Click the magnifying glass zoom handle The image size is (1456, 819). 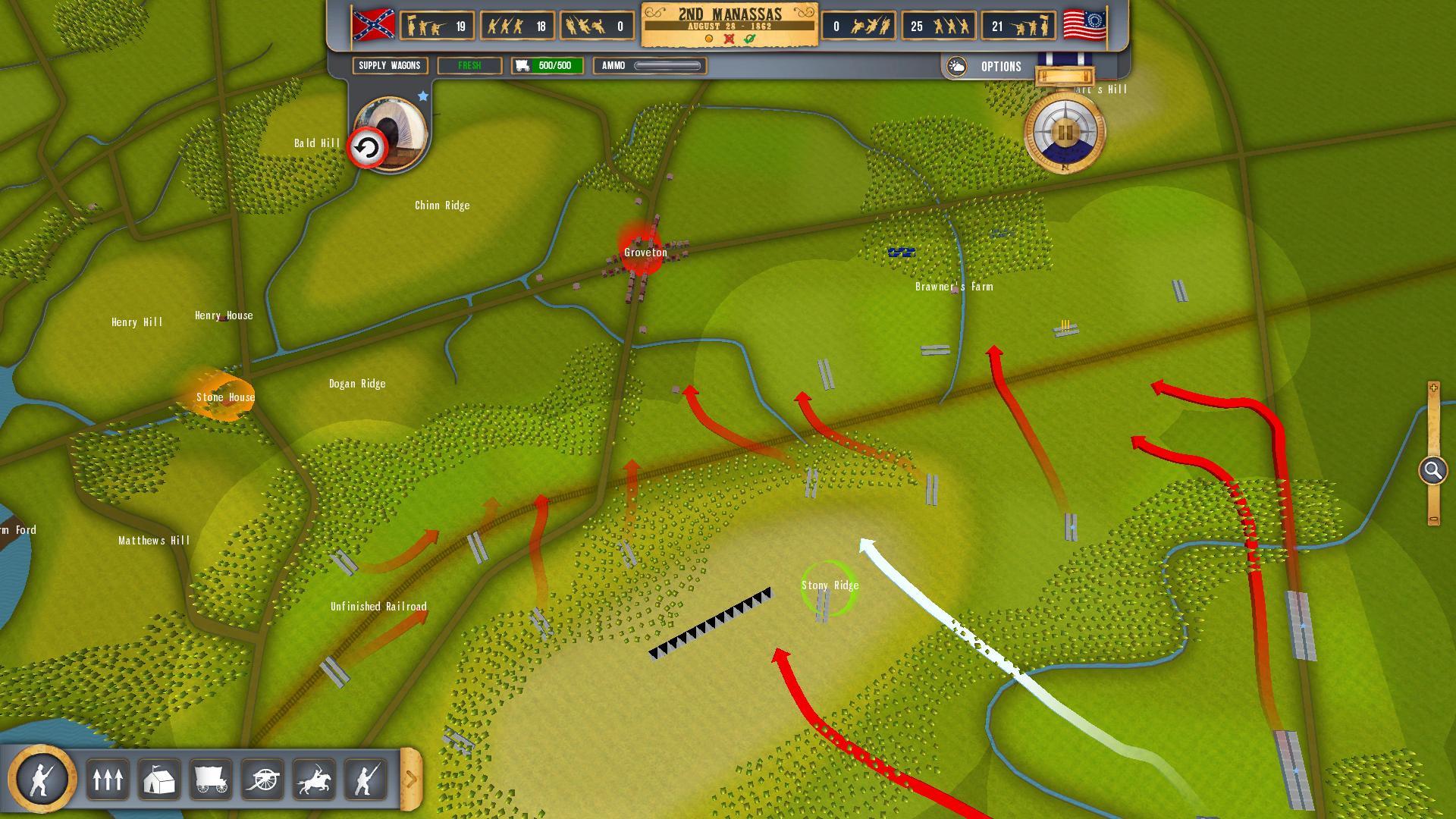click(x=1432, y=471)
